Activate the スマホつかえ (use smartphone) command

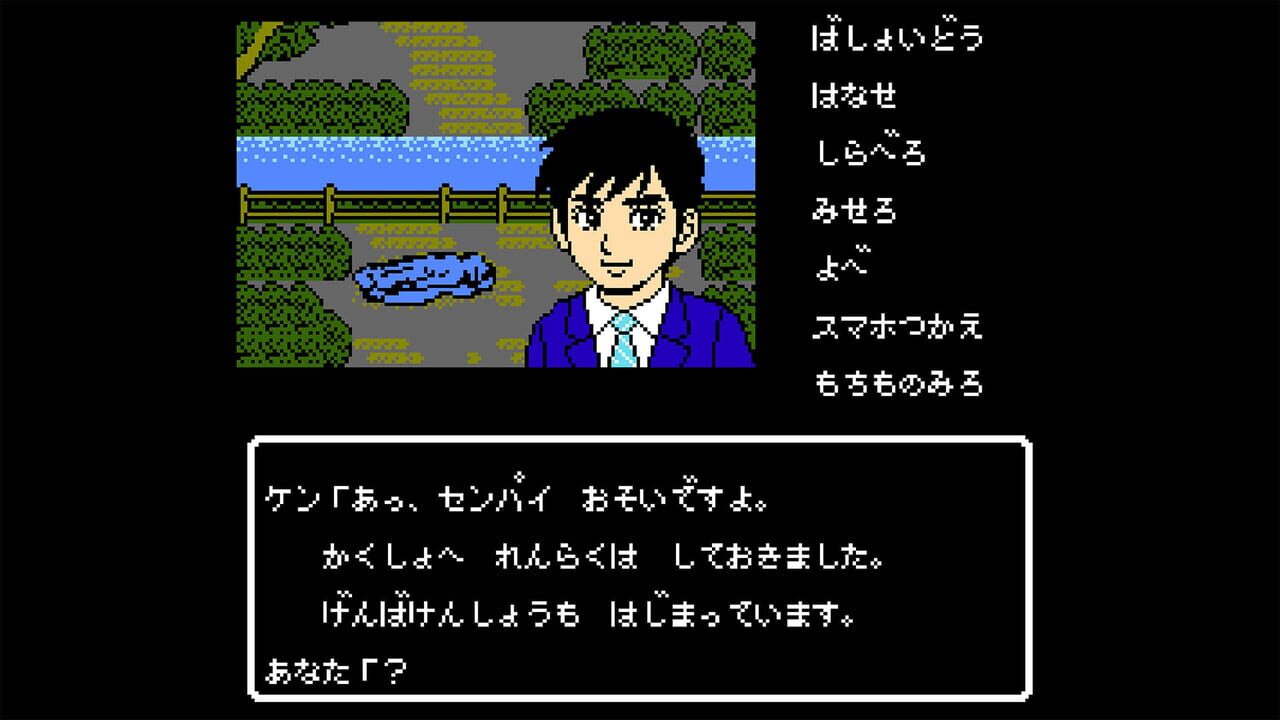click(x=897, y=324)
